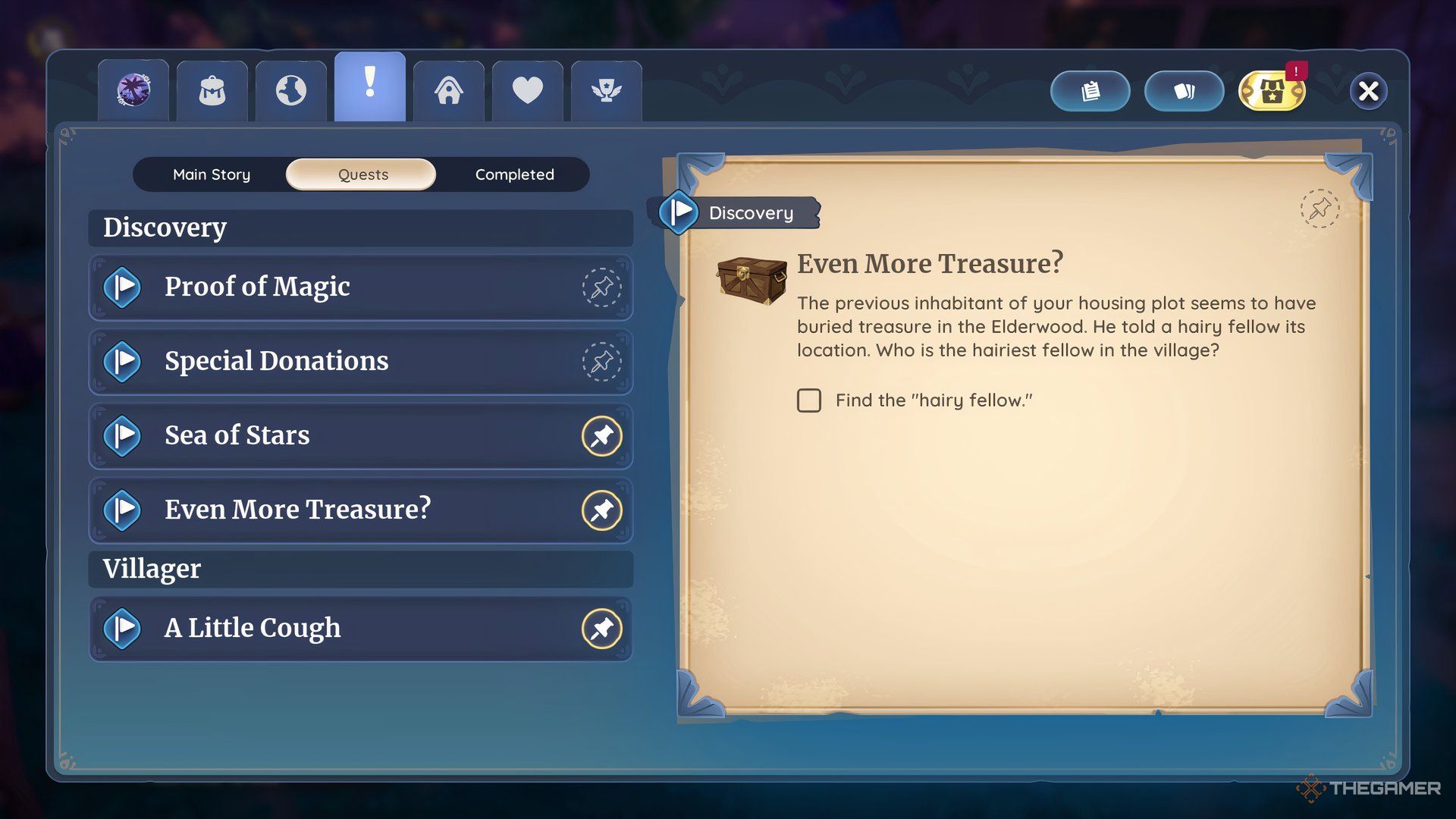This screenshot has height=819, width=1456.
Task: Switch to the Main Story tab
Action: click(x=212, y=174)
